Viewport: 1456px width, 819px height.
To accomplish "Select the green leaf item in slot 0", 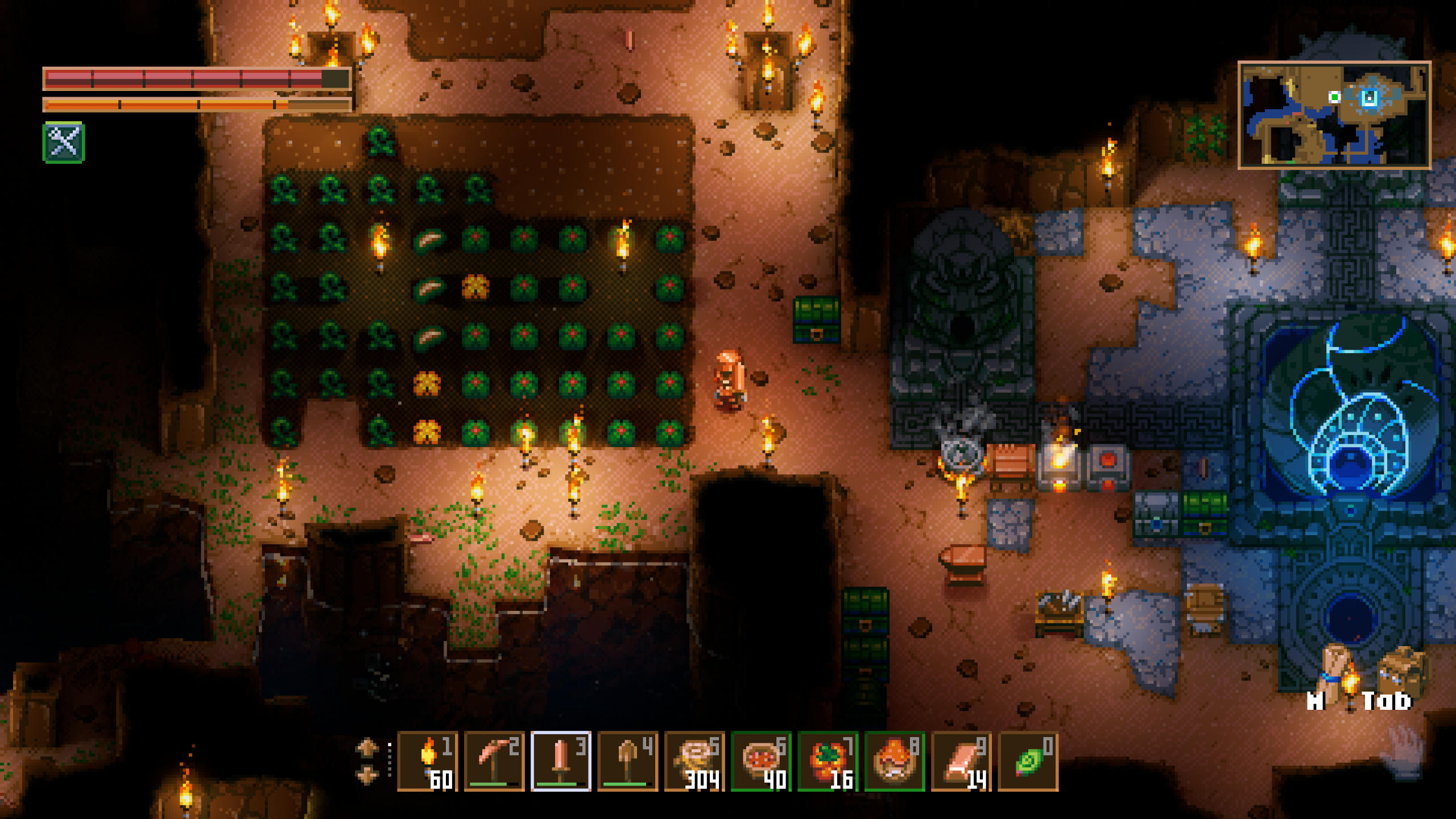I will point(1028,761).
